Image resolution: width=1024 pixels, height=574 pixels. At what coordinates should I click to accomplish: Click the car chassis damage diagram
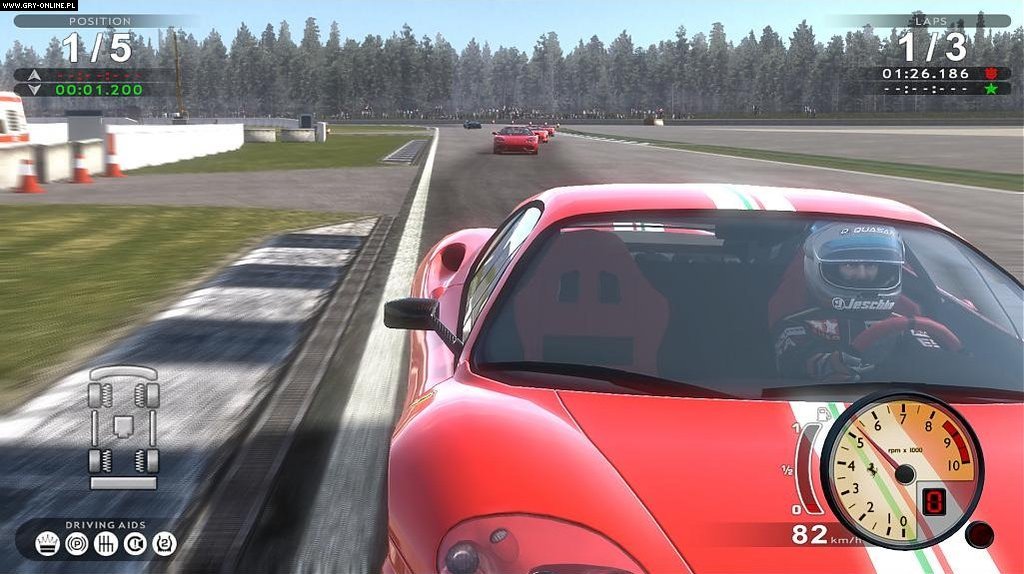click(x=124, y=427)
